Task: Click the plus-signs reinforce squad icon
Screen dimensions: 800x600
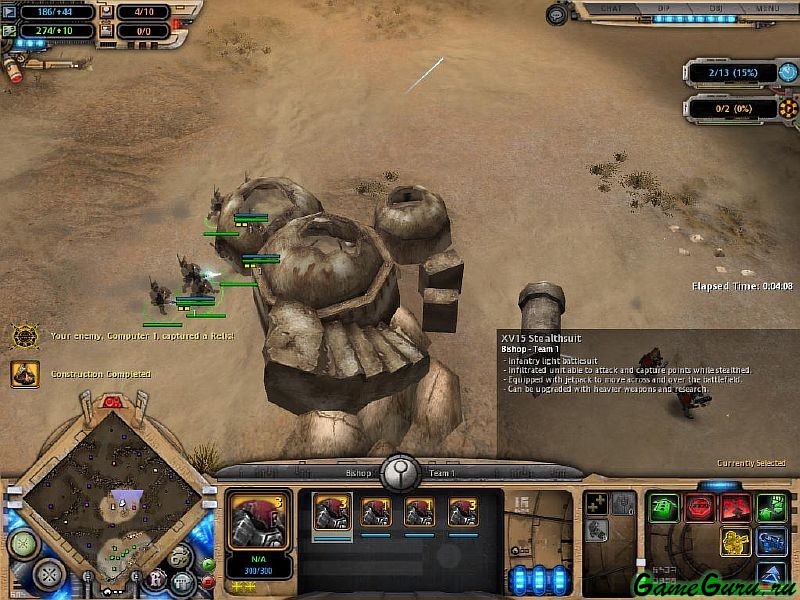Action: point(596,505)
